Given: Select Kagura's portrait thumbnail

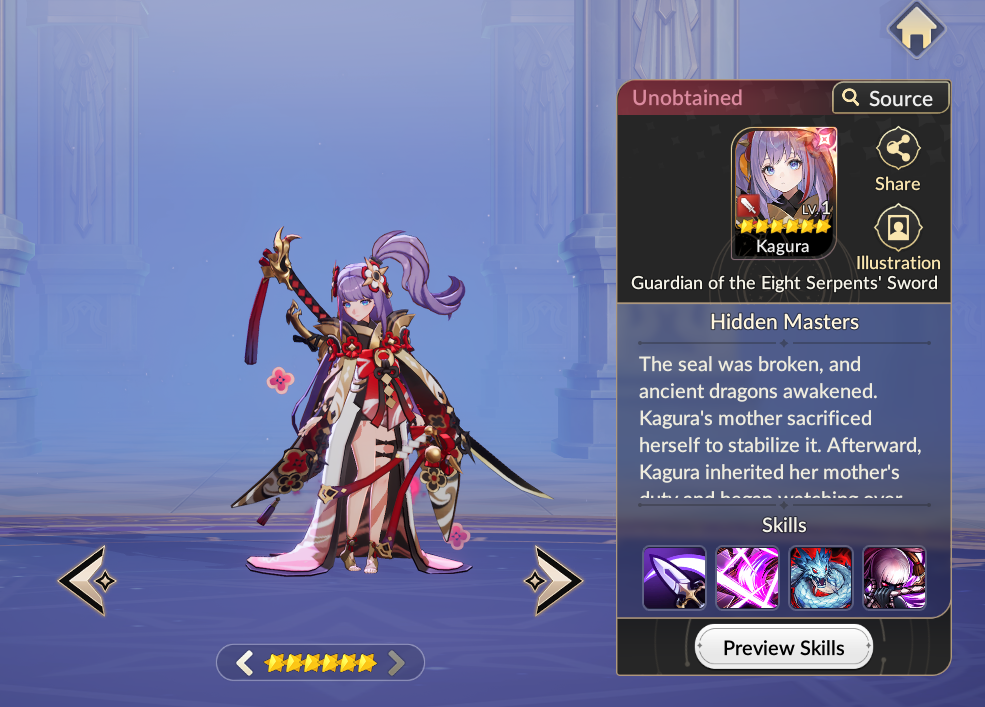Looking at the screenshot, I should coord(784,193).
